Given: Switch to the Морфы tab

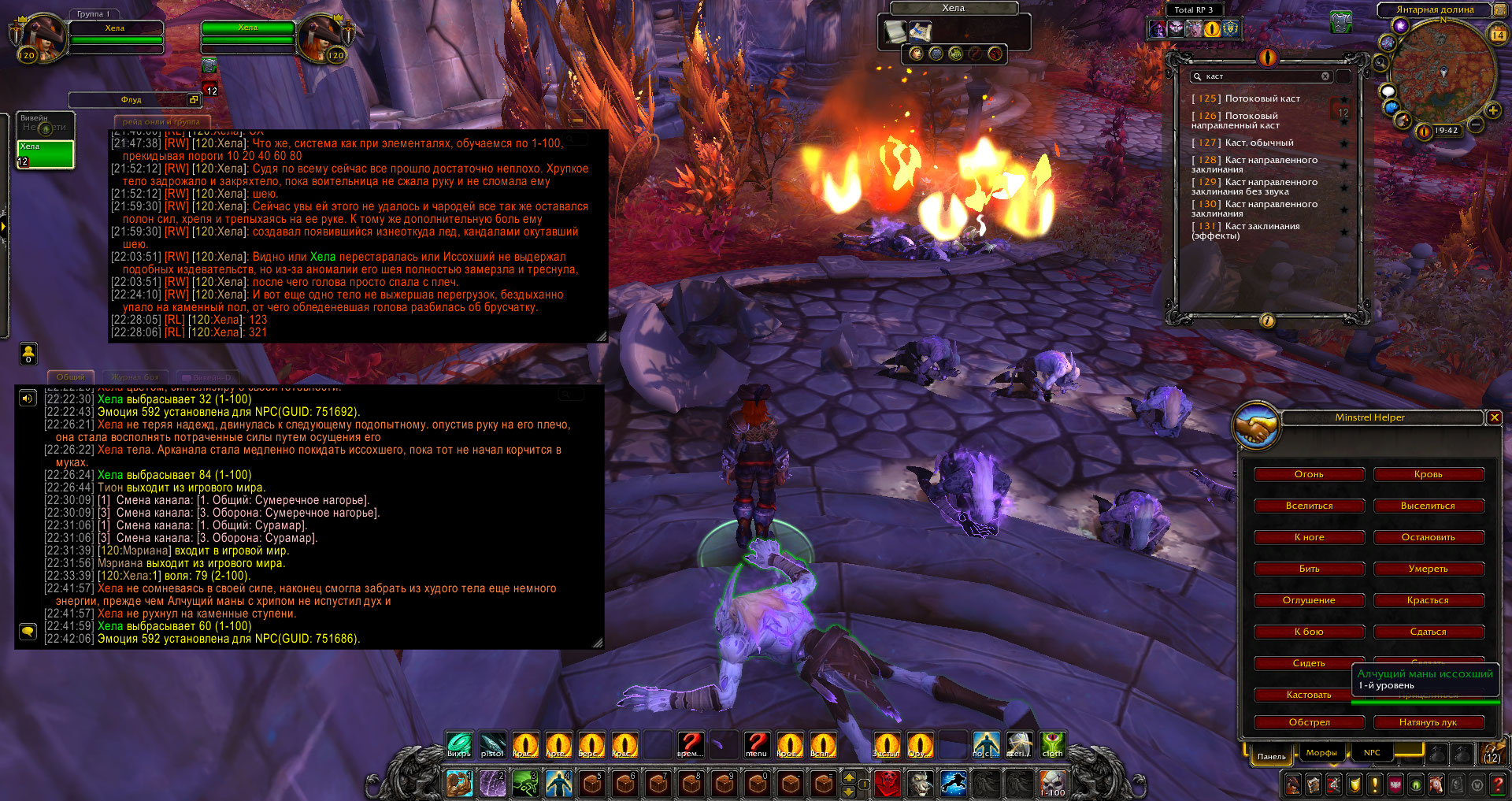Looking at the screenshot, I should (x=1321, y=753).
